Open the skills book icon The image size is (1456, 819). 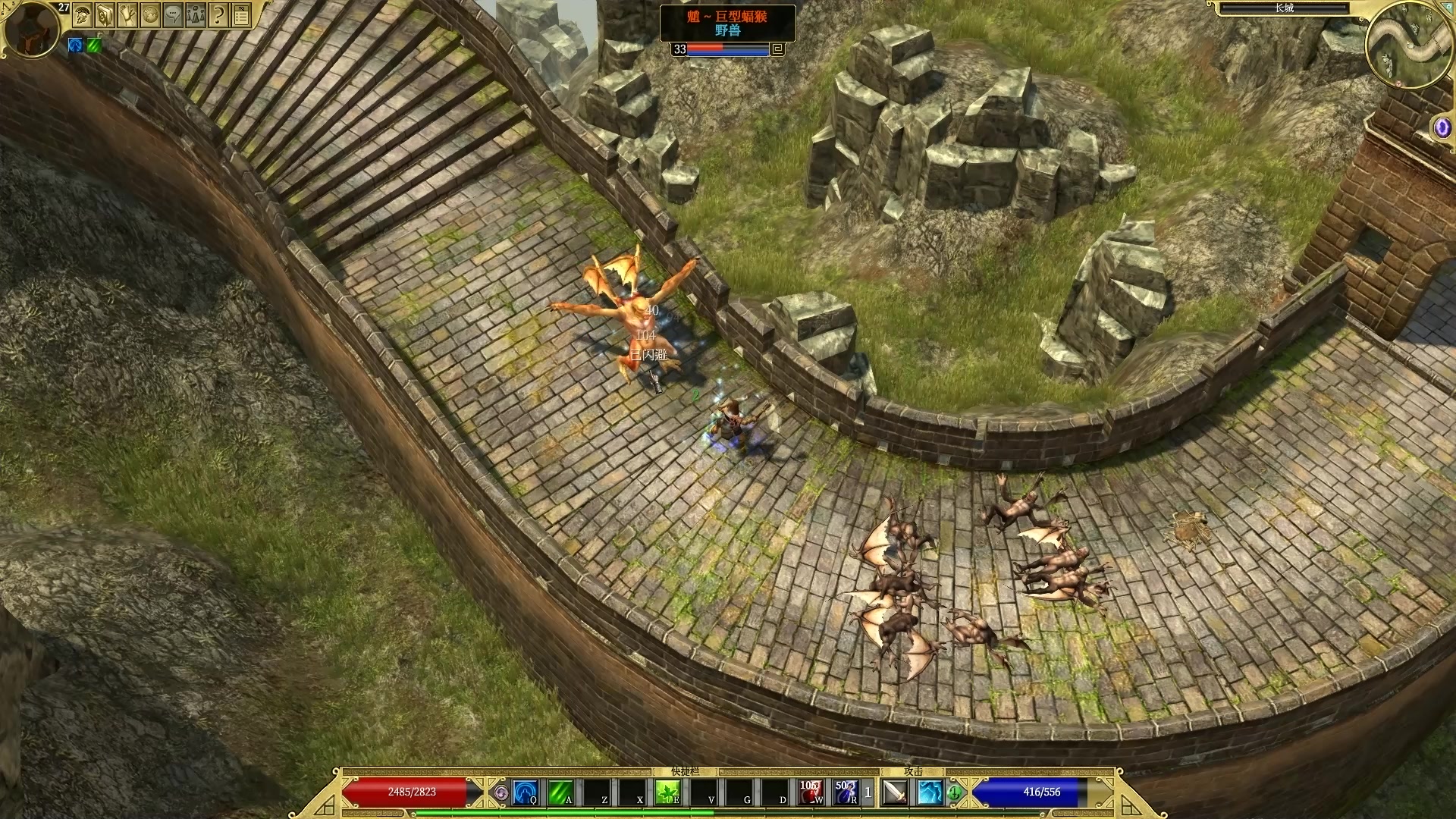pyautogui.click(x=105, y=14)
